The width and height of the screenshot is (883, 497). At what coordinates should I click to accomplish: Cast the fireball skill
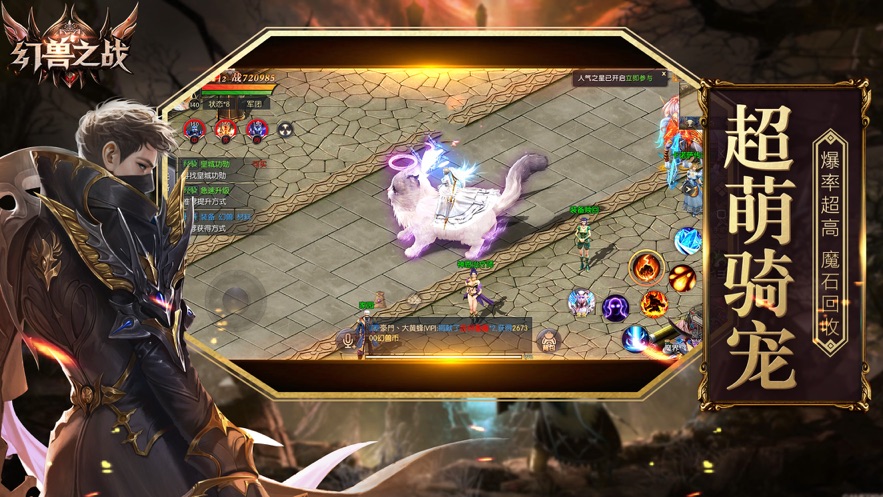pos(682,276)
